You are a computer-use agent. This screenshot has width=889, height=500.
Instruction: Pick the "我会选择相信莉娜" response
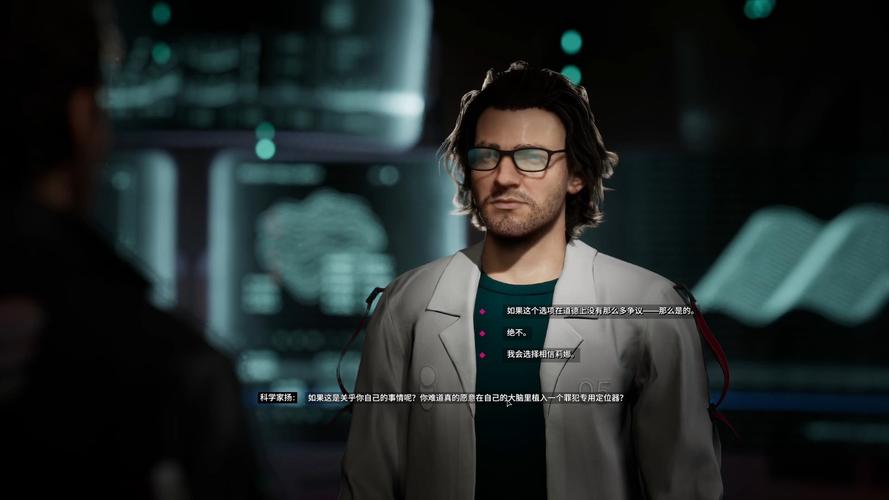point(540,354)
